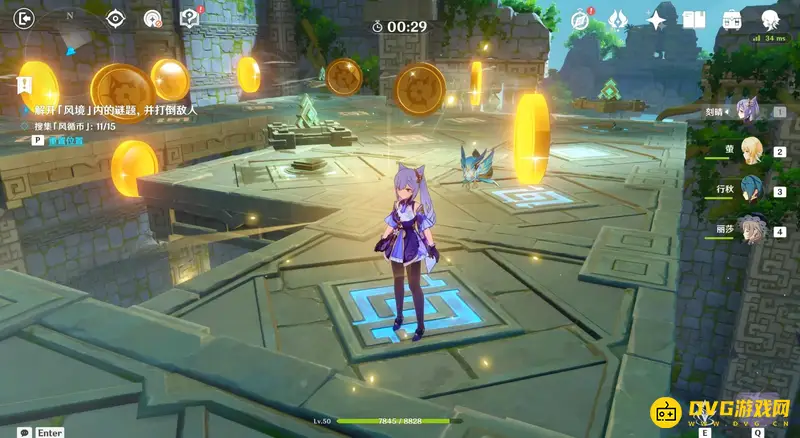The width and height of the screenshot is (800, 438).
Task: Switch to party member 行秋
Action: click(x=748, y=190)
